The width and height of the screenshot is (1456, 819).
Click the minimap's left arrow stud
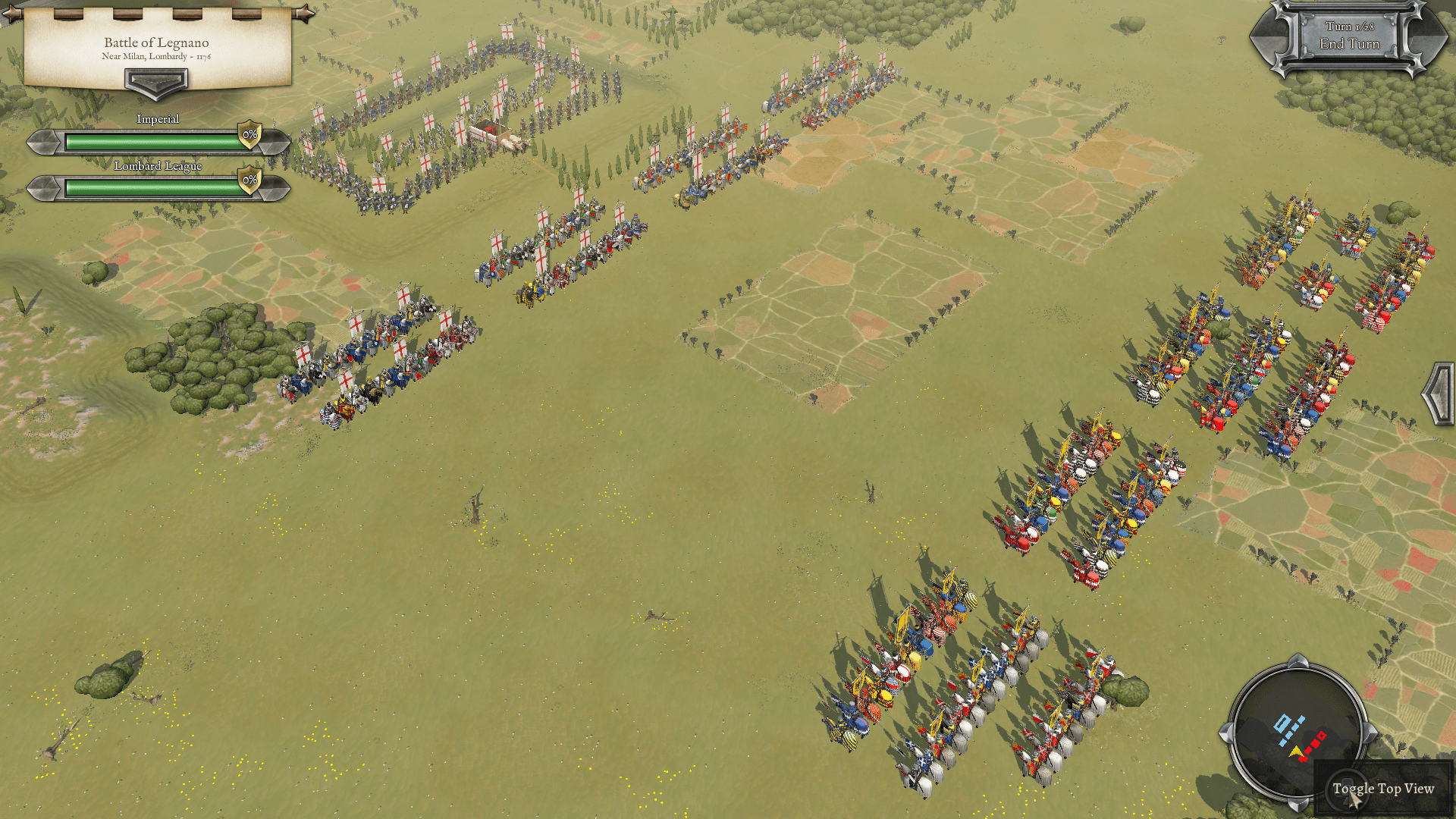pos(1225,733)
